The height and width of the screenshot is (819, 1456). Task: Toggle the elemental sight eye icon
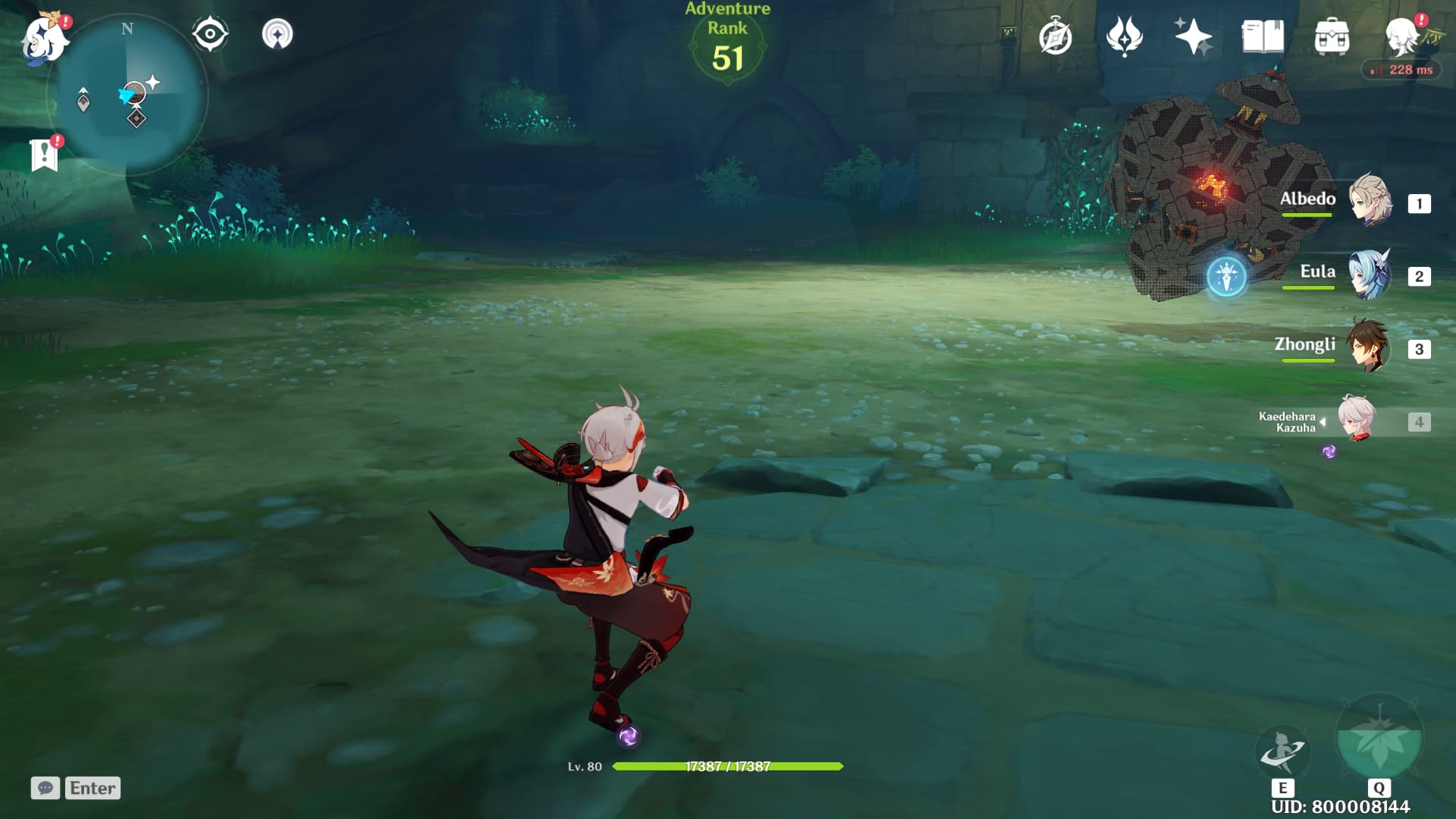point(210,34)
